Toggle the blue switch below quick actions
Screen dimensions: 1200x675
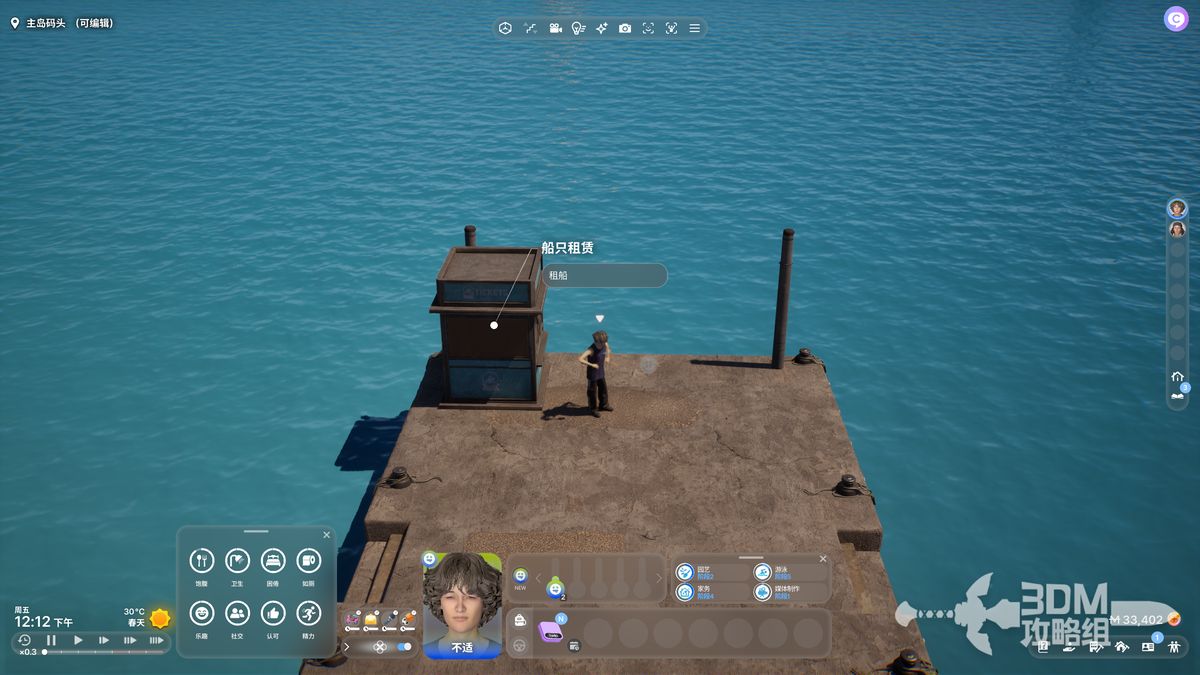pyautogui.click(x=404, y=647)
